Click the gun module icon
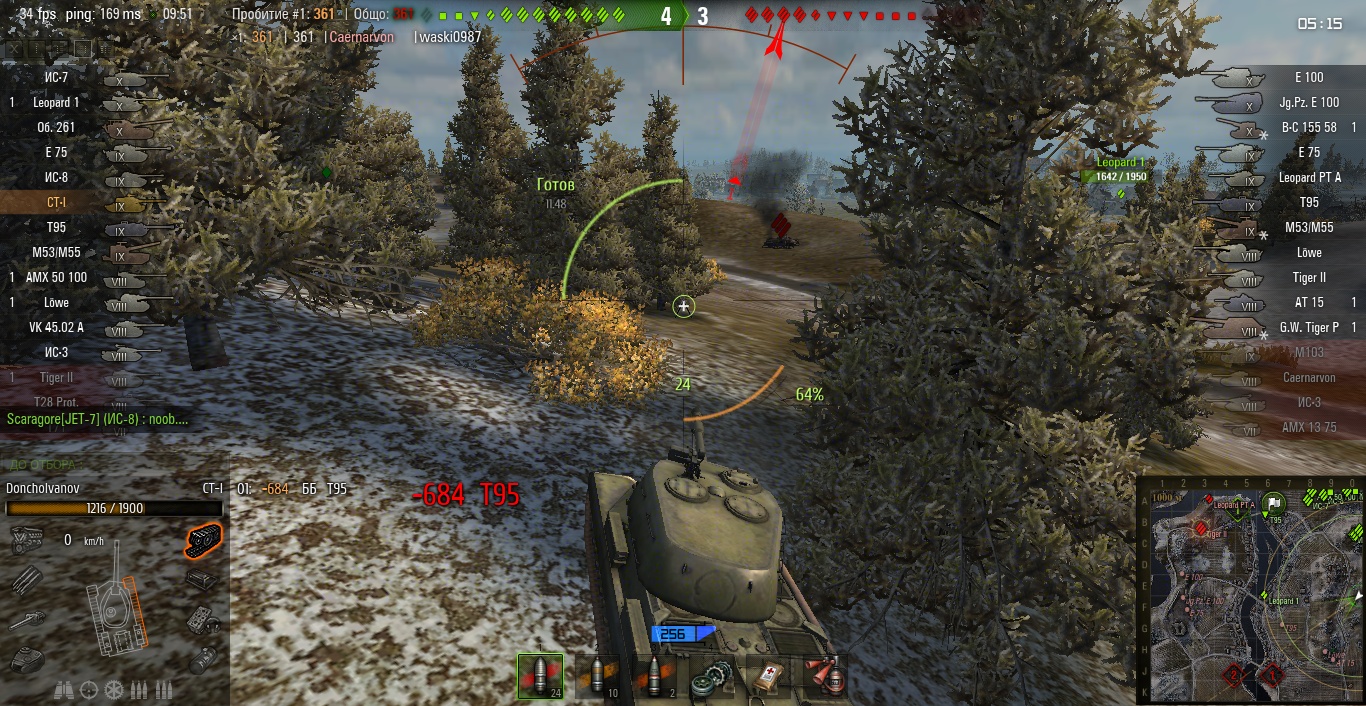This screenshot has height=706, width=1366. point(27,620)
